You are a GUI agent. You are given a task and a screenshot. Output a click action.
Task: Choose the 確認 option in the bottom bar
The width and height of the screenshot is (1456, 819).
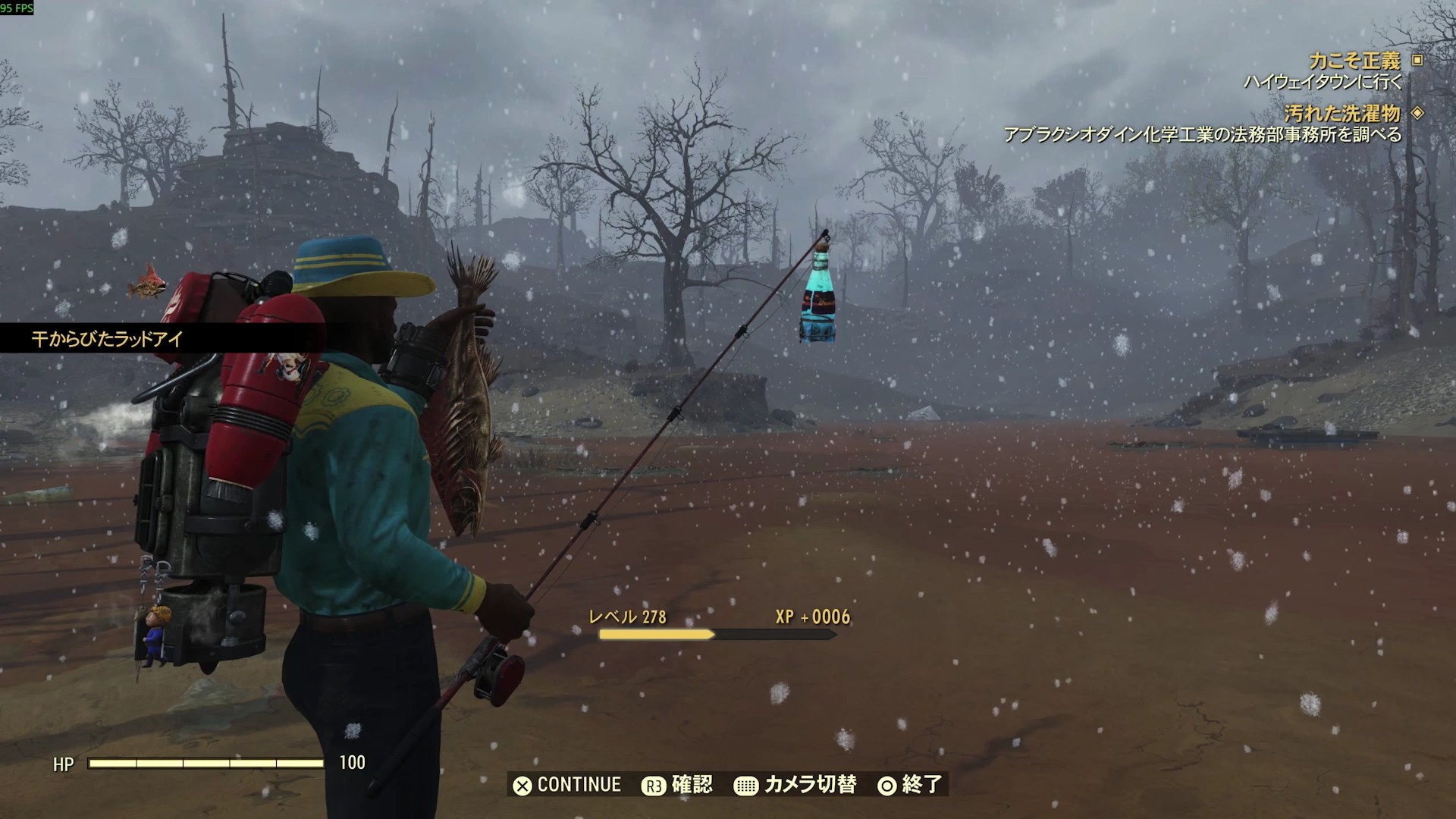pos(677,785)
